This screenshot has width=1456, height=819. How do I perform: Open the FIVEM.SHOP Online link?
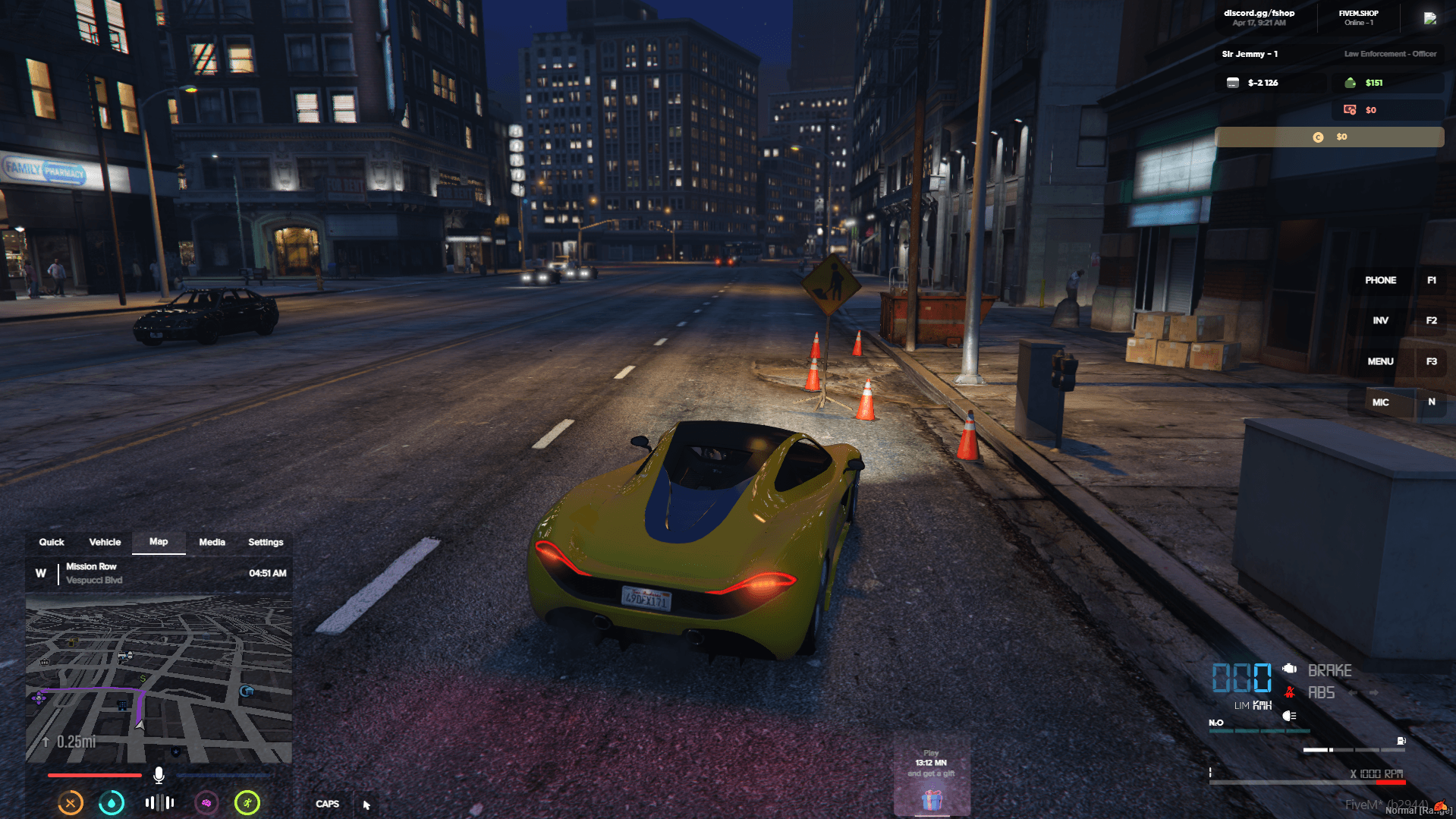click(x=1360, y=13)
